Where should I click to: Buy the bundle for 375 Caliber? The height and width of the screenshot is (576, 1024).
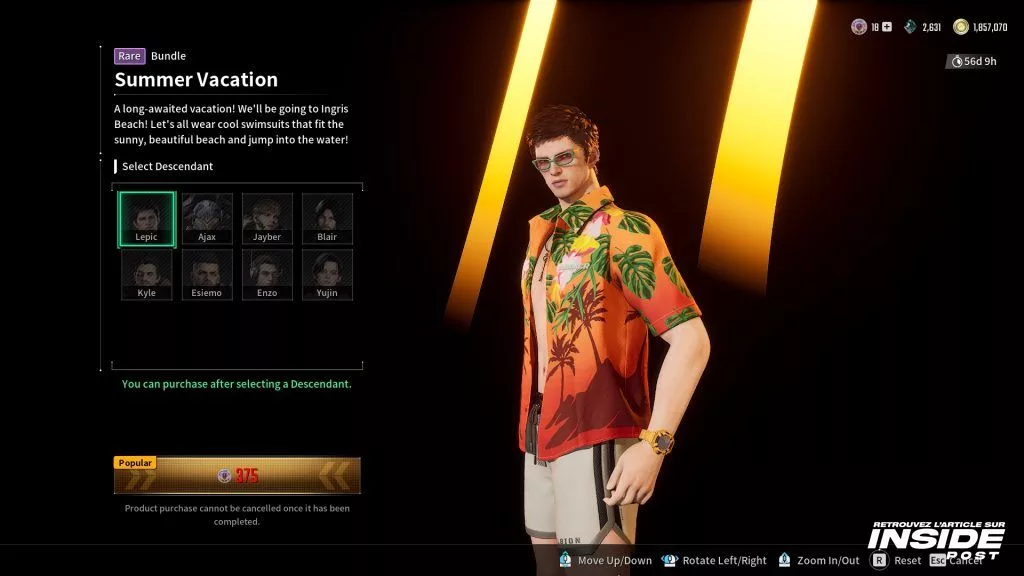tap(237, 476)
